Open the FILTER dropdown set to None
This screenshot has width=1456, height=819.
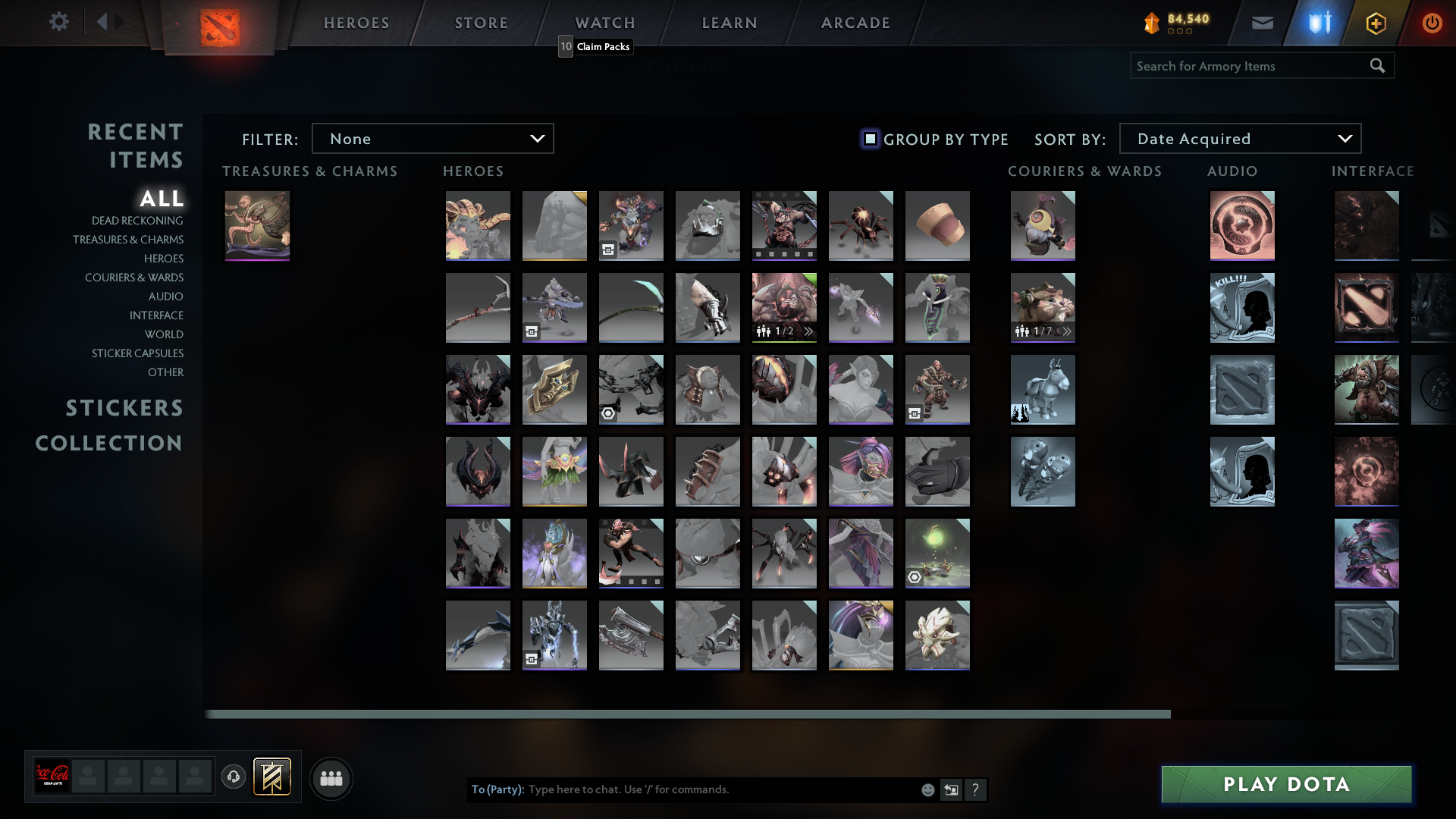pos(432,138)
